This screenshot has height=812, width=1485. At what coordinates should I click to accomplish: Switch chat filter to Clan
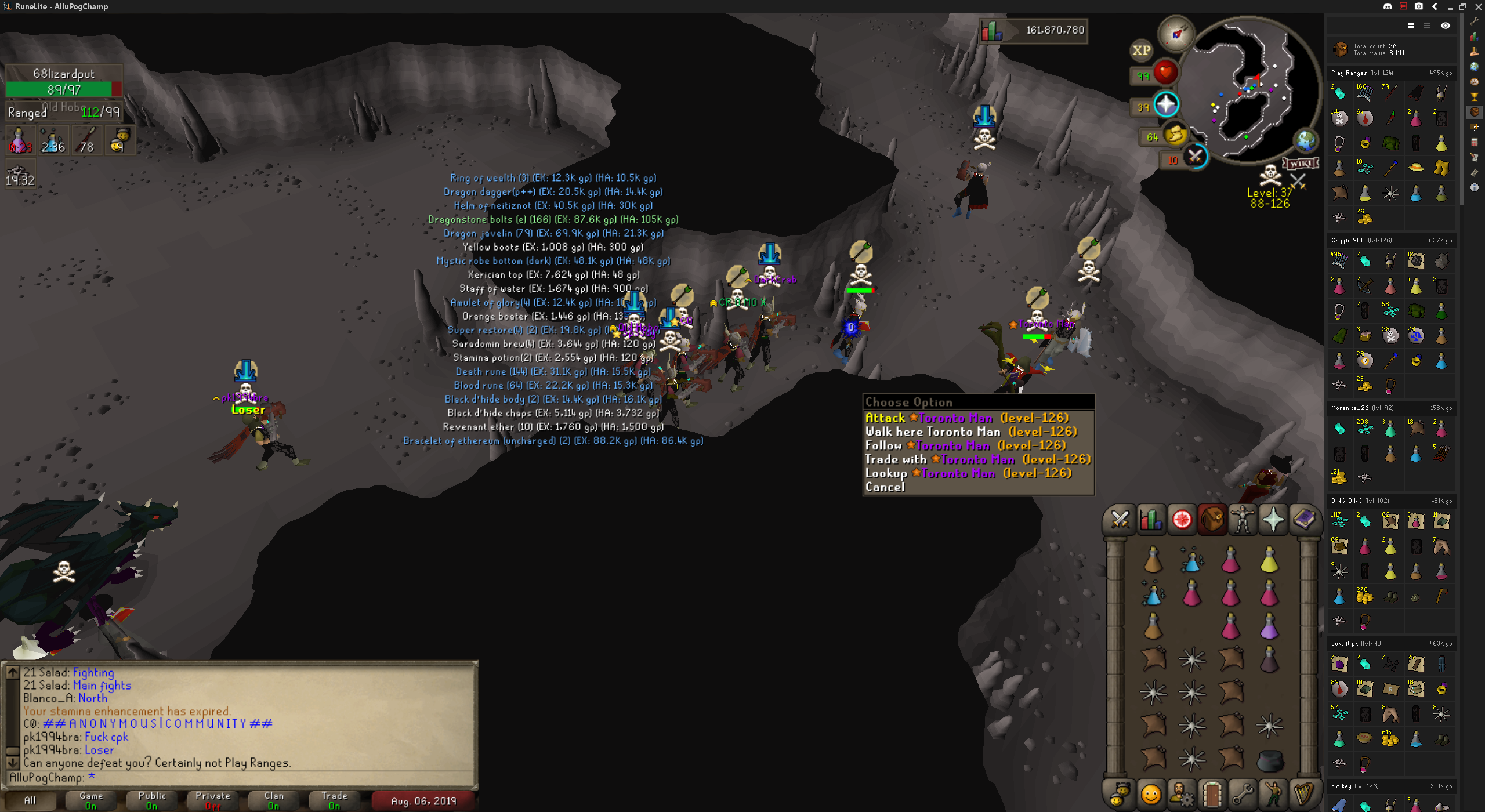274,800
